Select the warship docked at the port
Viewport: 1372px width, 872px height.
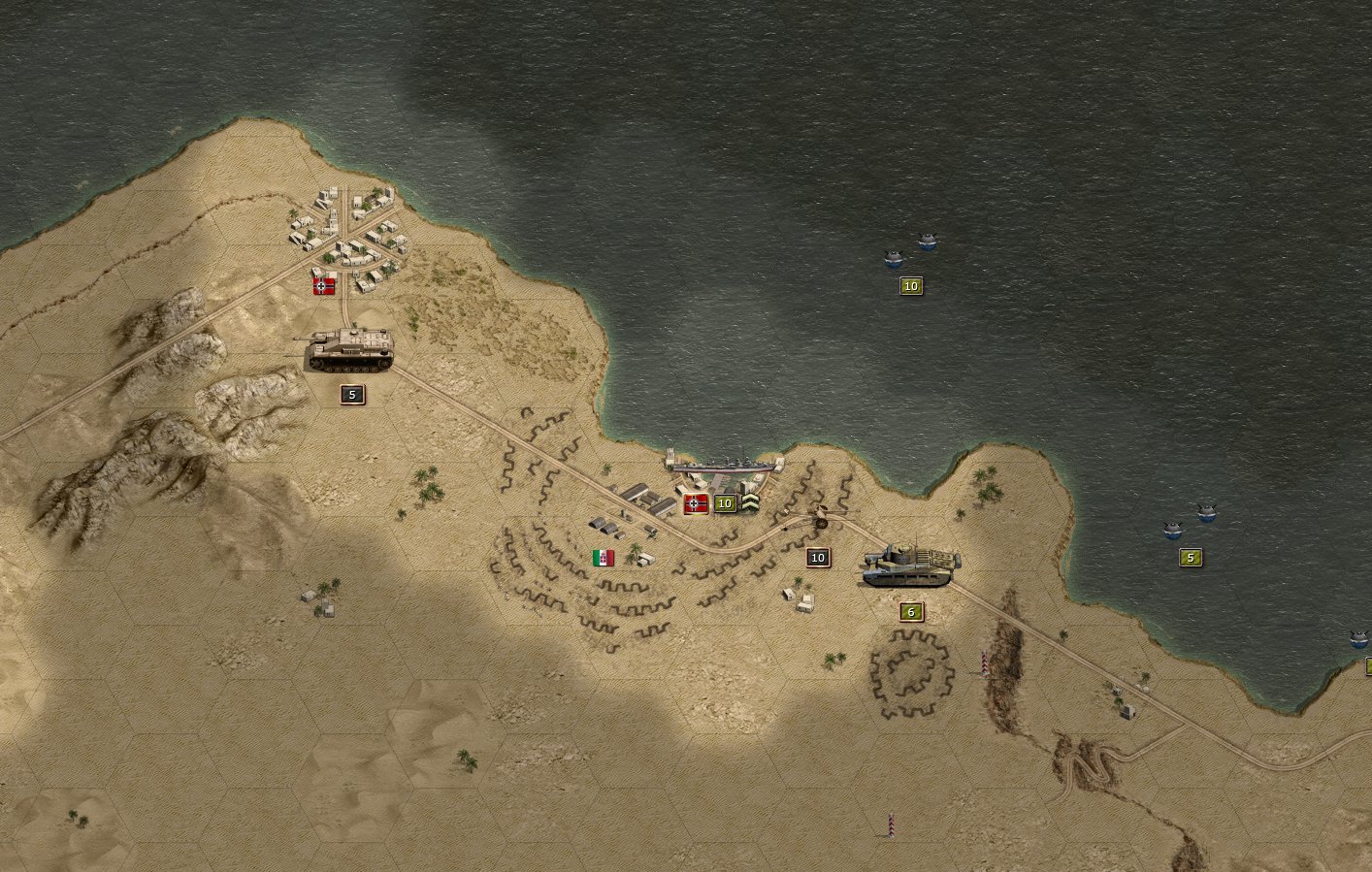point(724,467)
